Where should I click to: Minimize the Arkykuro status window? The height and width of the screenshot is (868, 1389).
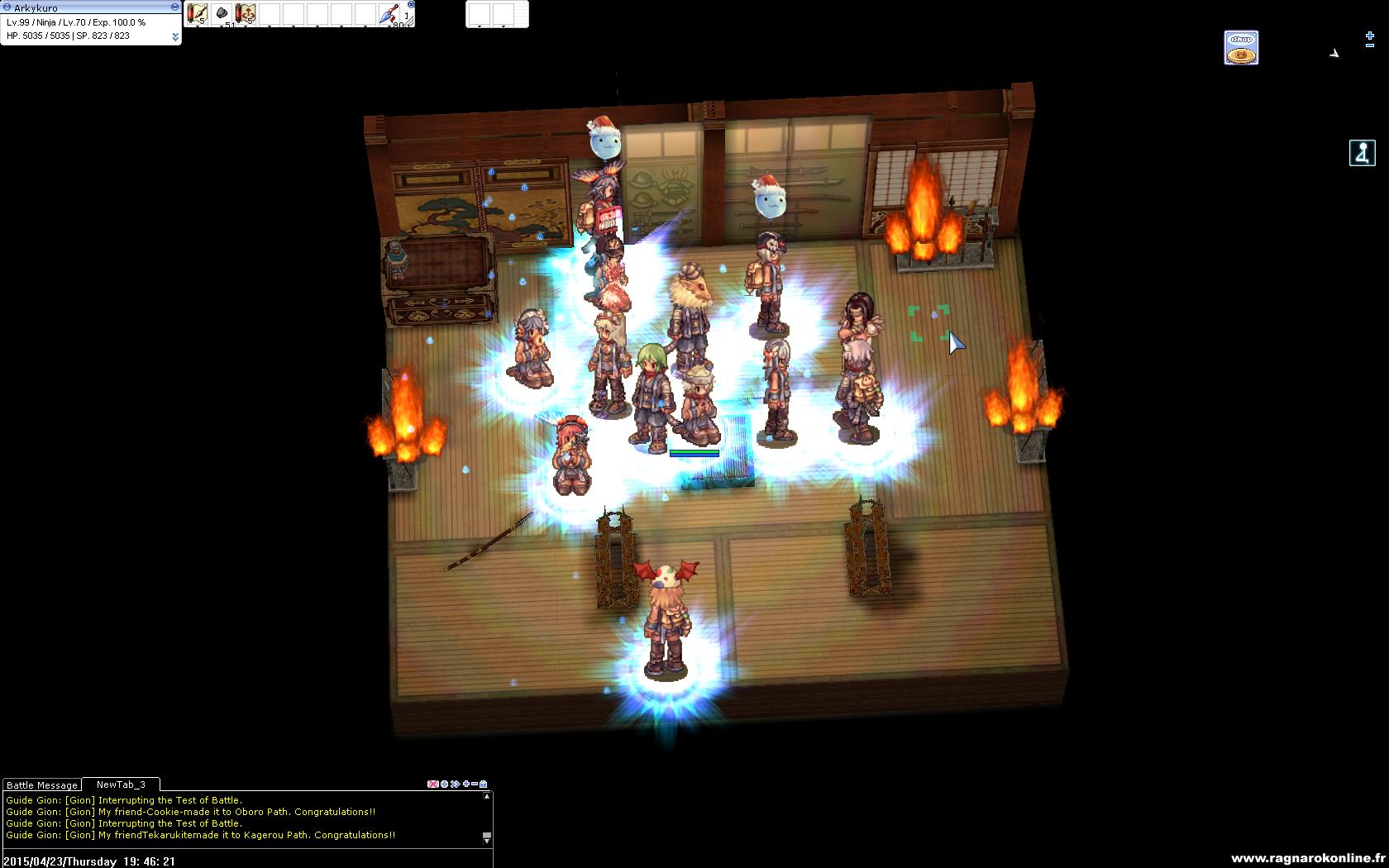pyautogui.click(x=174, y=7)
